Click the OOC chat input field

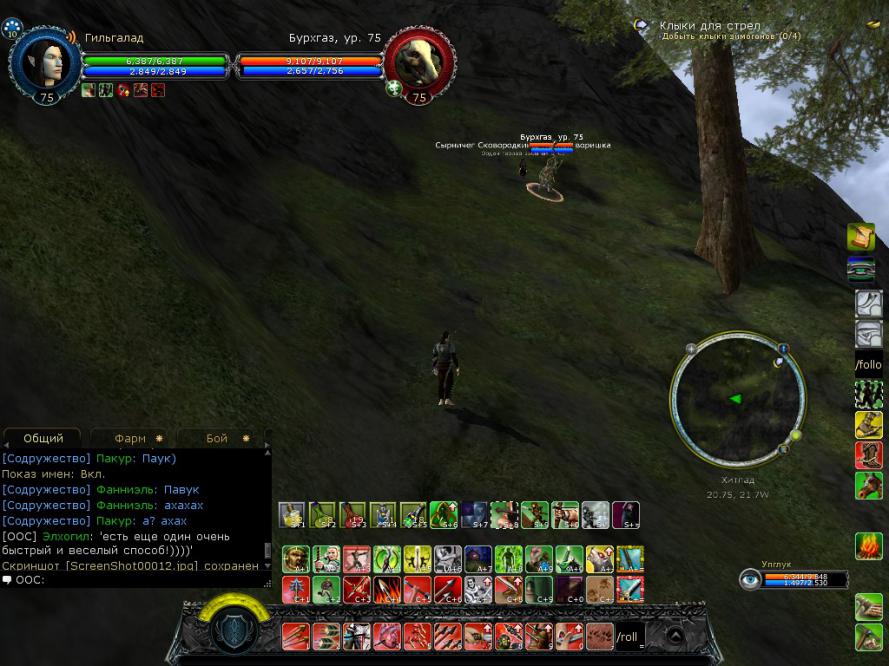[x=140, y=580]
